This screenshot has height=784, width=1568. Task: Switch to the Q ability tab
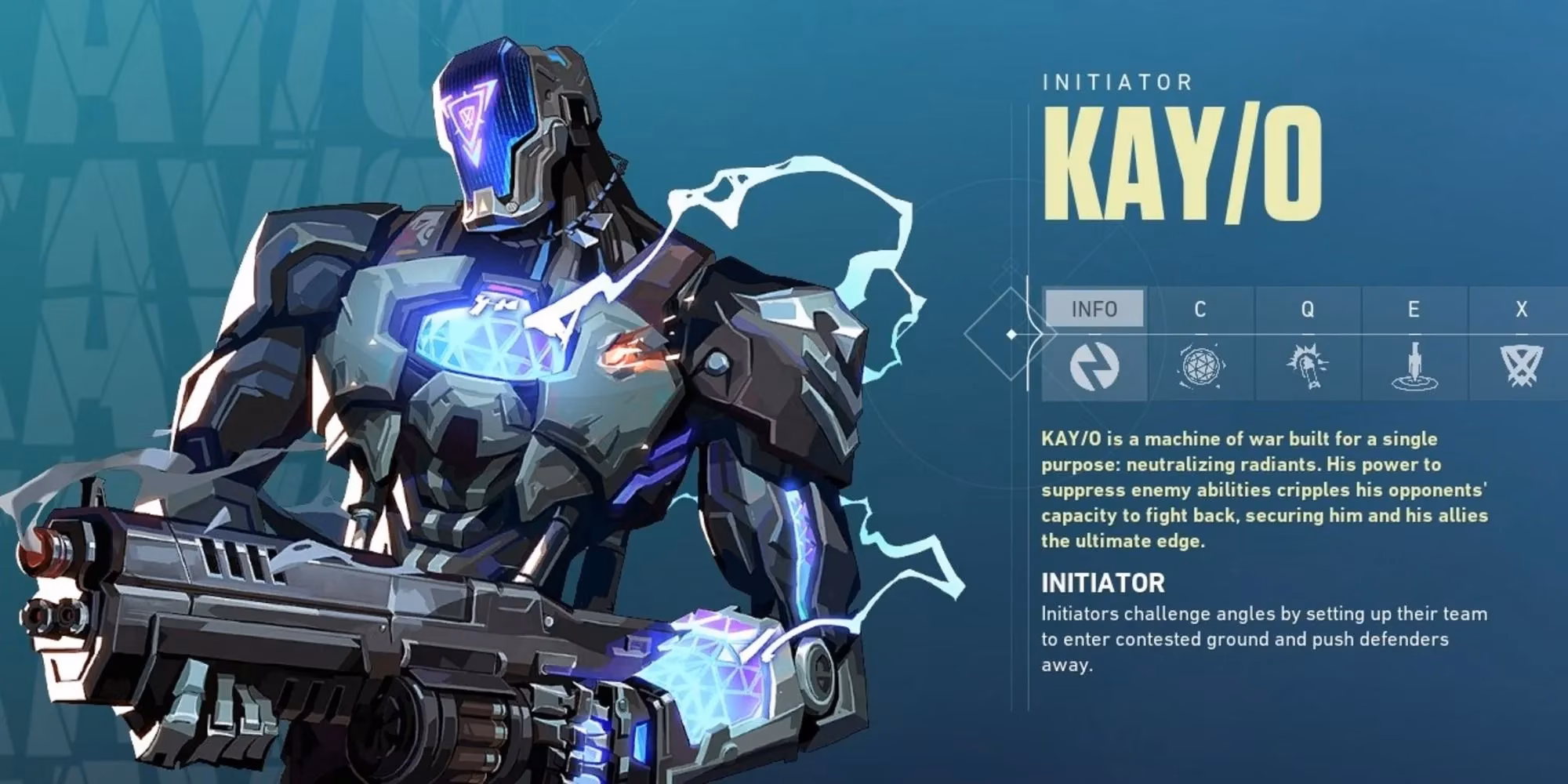[1307, 309]
